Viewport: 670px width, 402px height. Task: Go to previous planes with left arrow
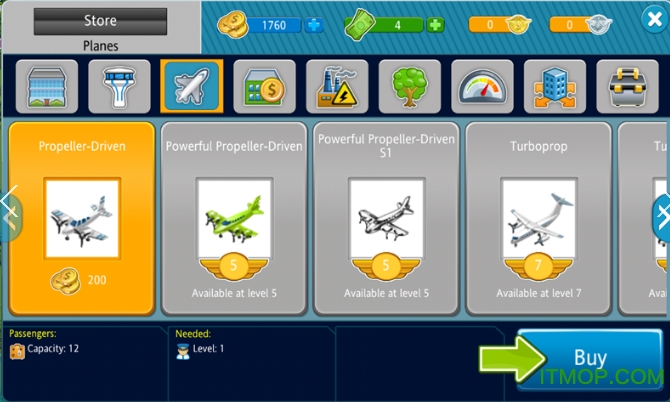[x=8, y=213]
